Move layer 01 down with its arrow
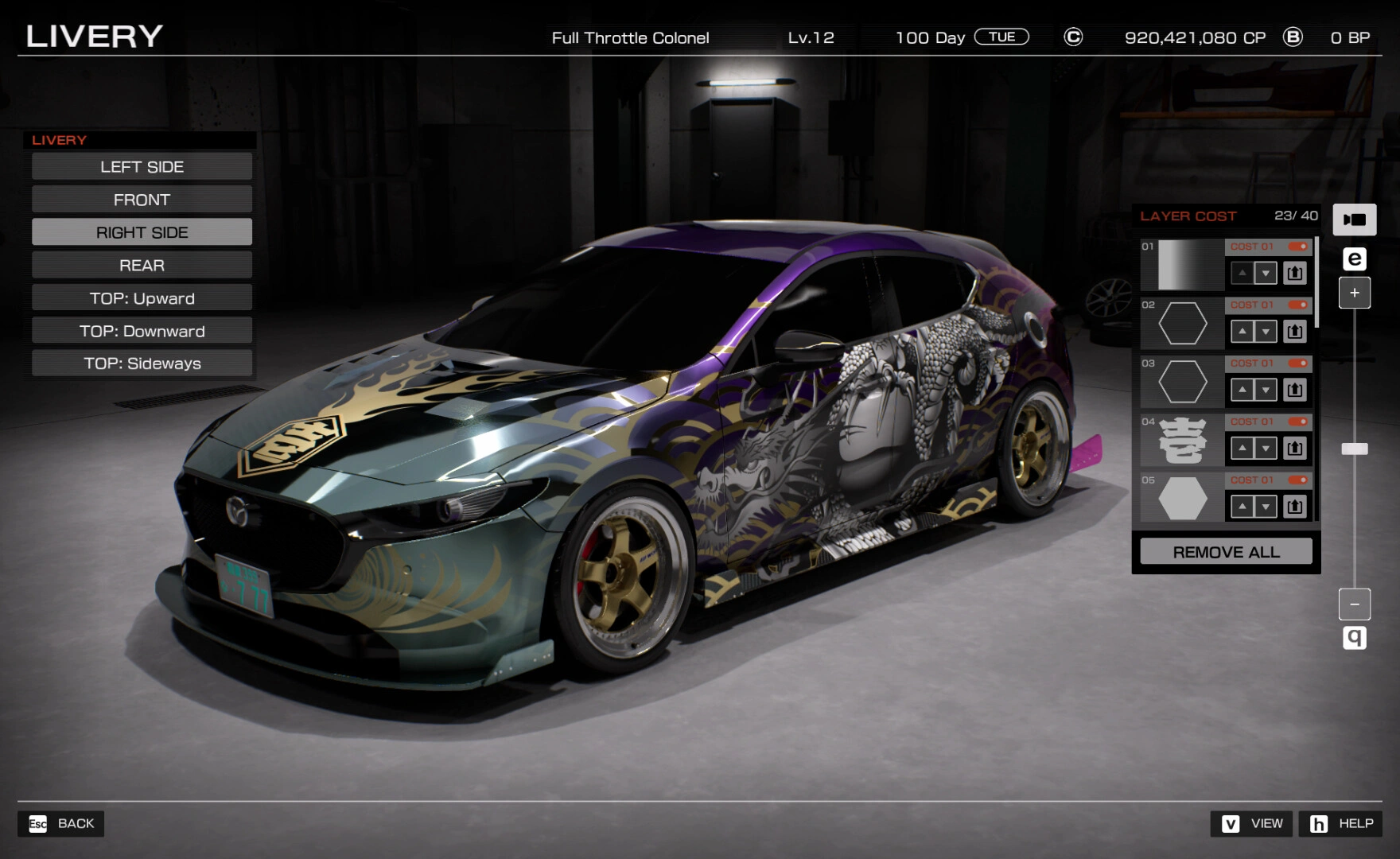The image size is (1400, 859). click(1266, 273)
